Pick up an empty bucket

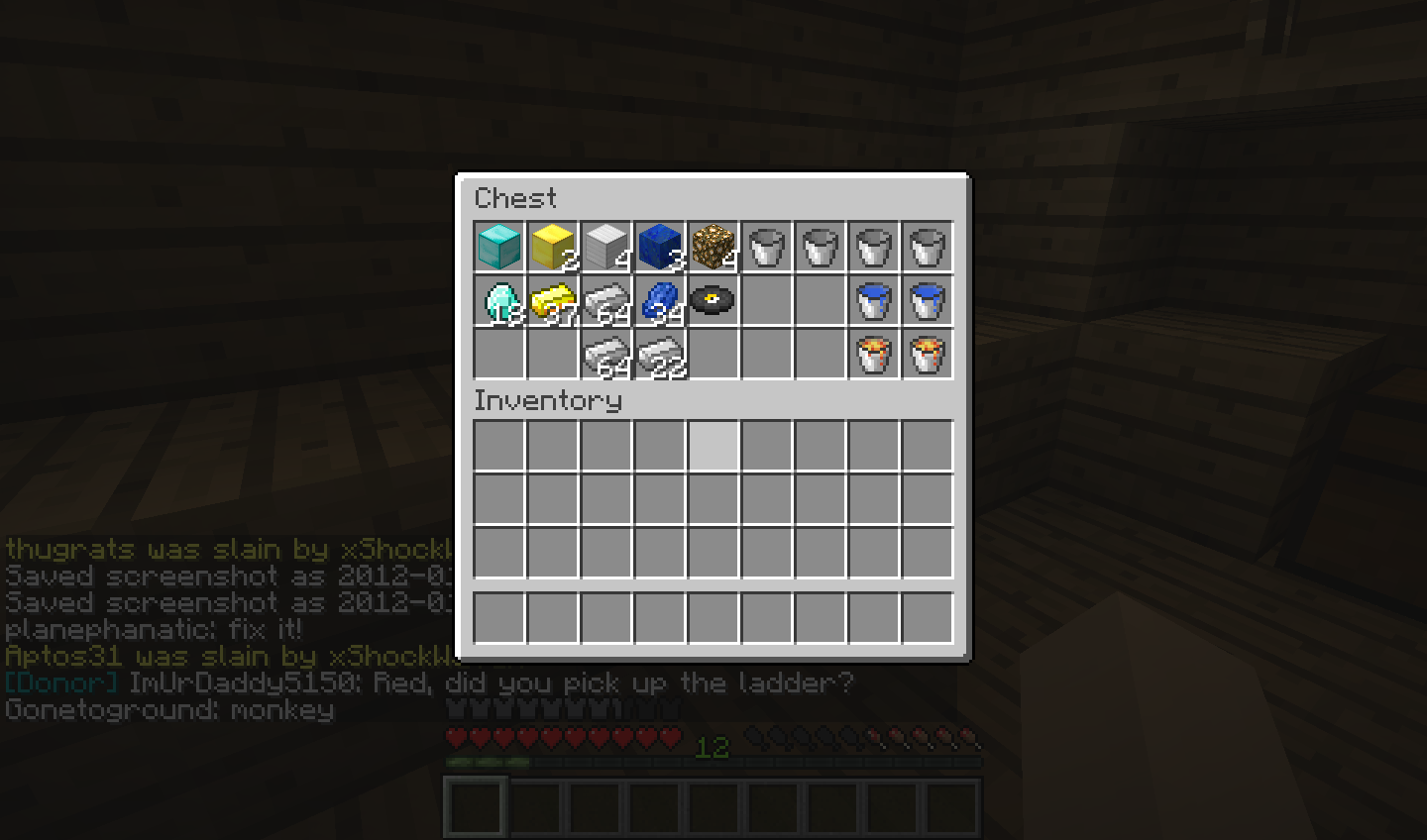765,247
